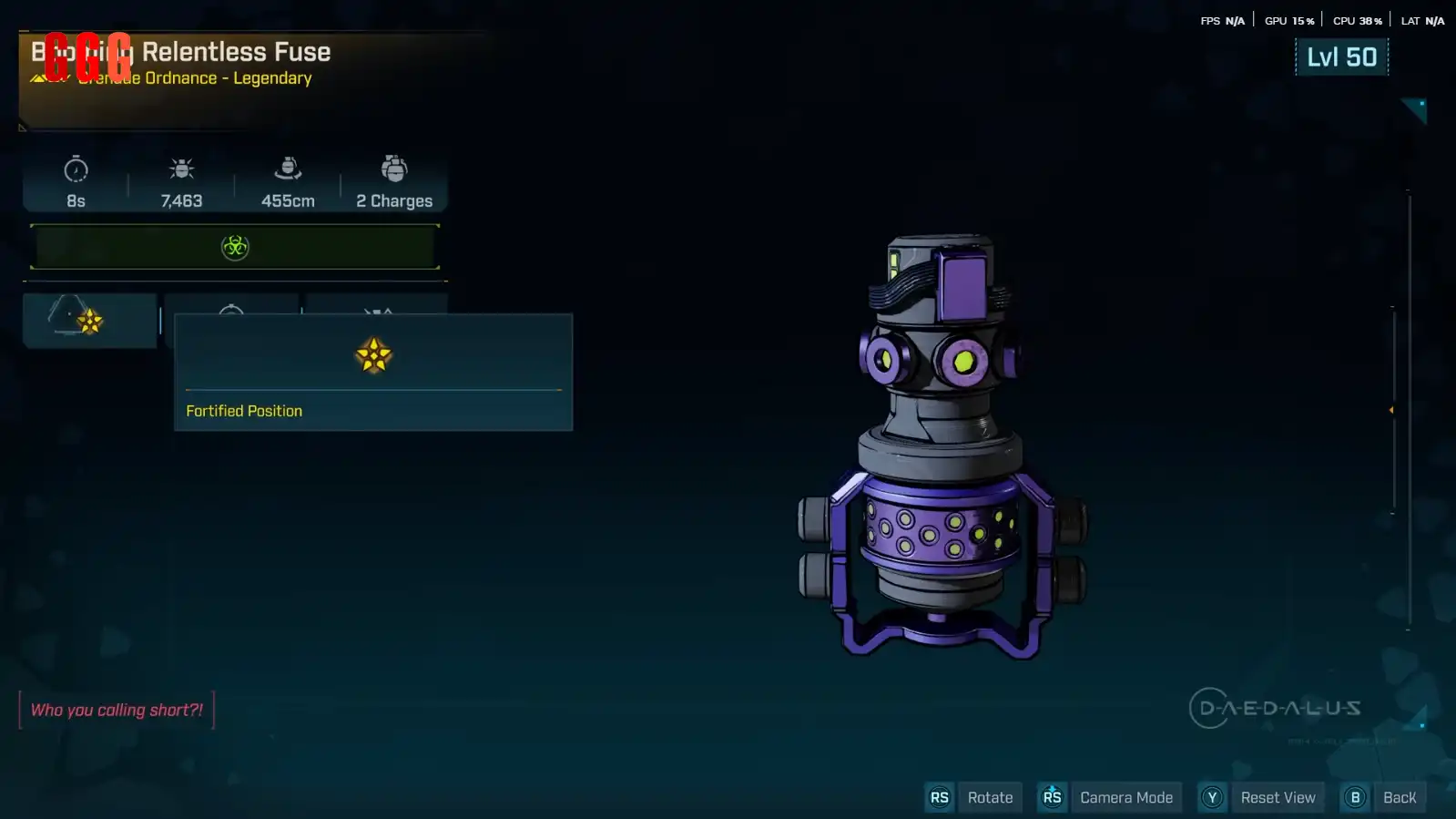
Task: Click the Camera Mode label
Action: (x=1125, y=798)
